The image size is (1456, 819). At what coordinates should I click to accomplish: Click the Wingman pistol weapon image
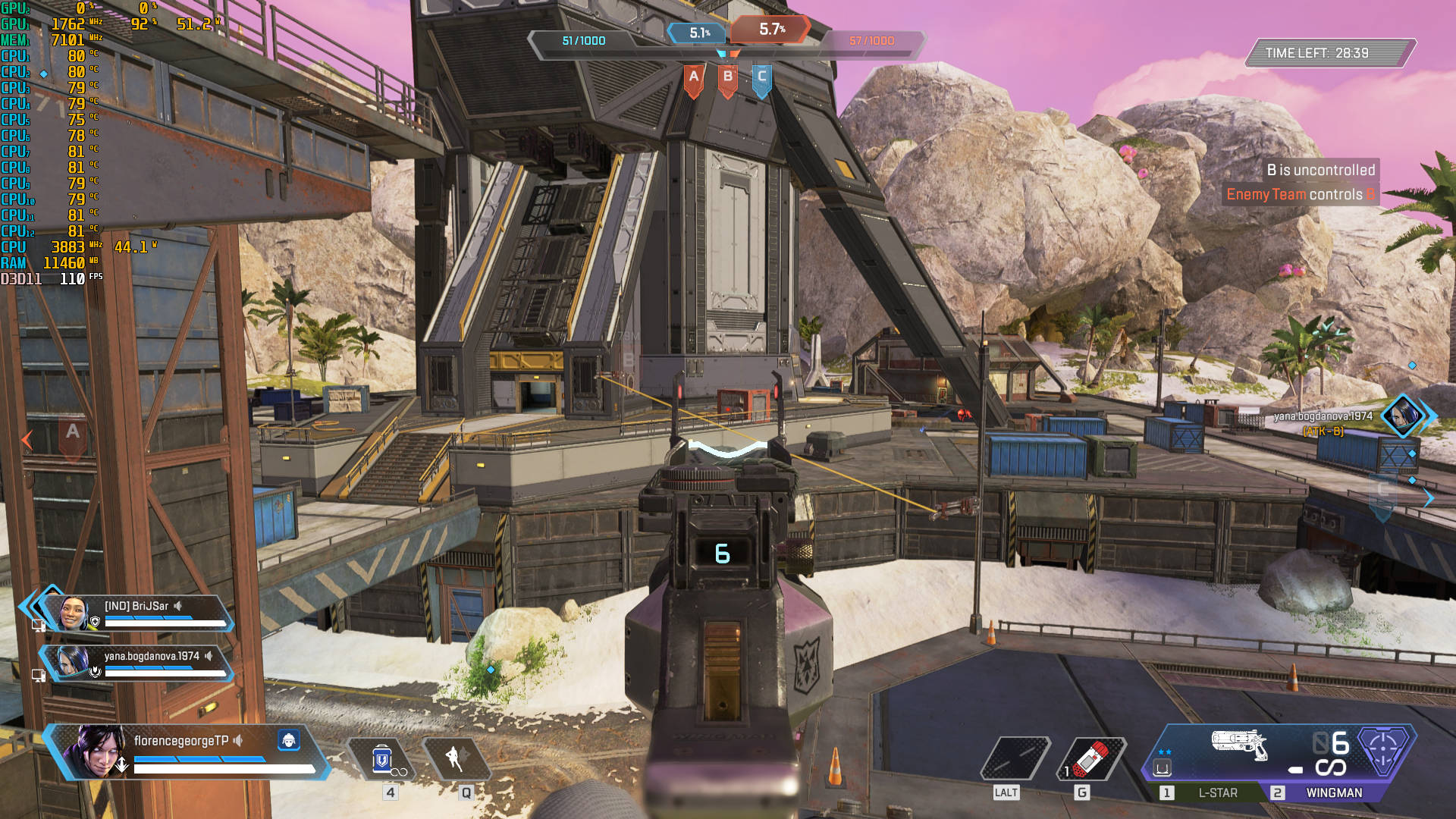[x=1239, y=745]
